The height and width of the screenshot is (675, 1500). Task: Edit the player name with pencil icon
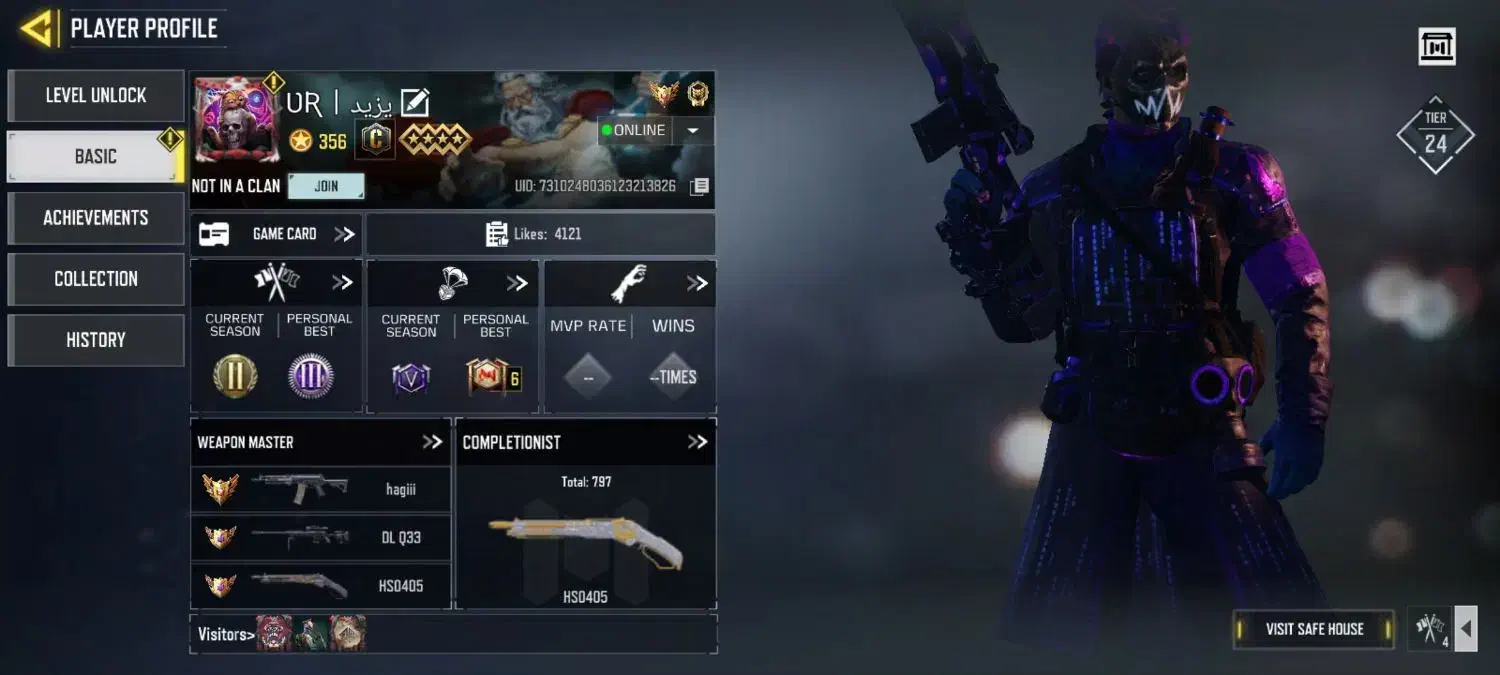pyautogui.click(x=415, y=102)
